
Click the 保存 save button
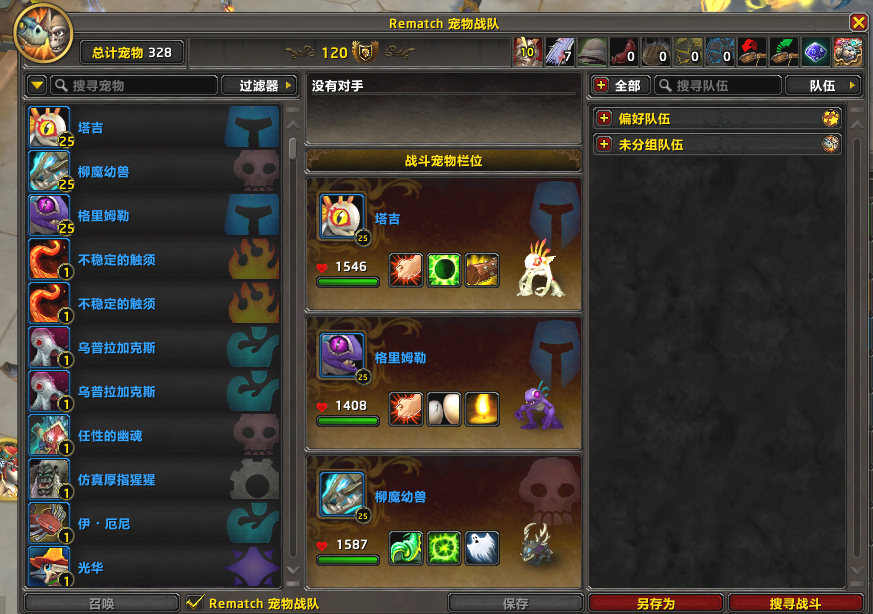coord(515,604)
